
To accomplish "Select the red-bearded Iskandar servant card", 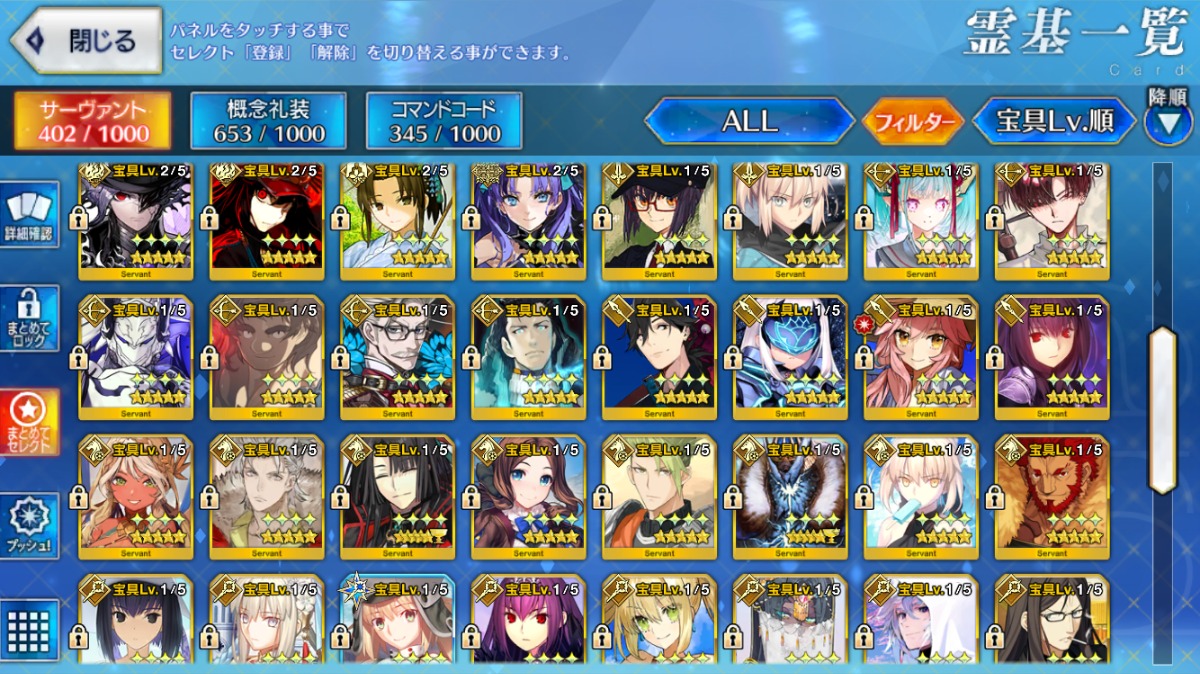I will point(1052,497).
